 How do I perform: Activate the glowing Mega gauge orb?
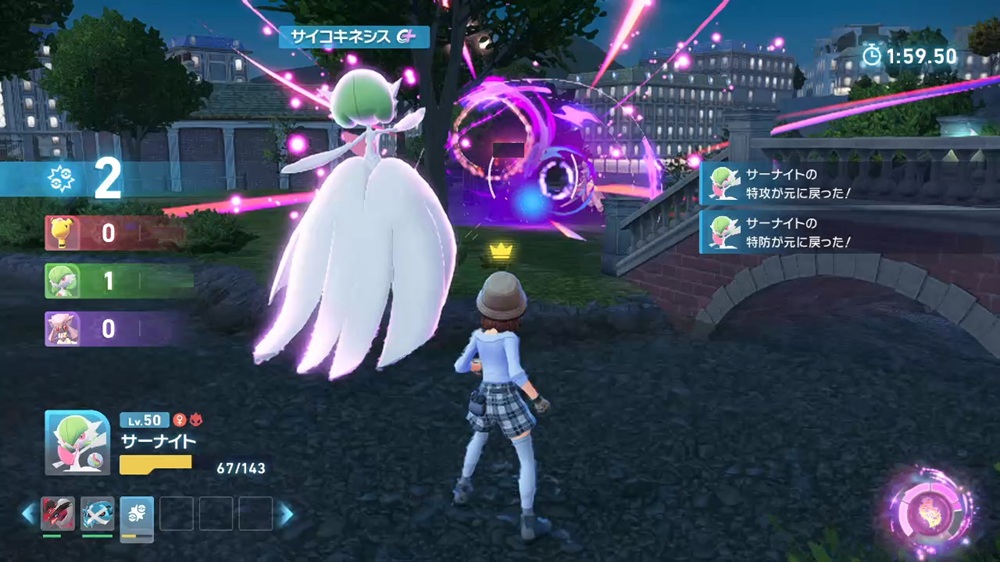click(x=930, y=512)
